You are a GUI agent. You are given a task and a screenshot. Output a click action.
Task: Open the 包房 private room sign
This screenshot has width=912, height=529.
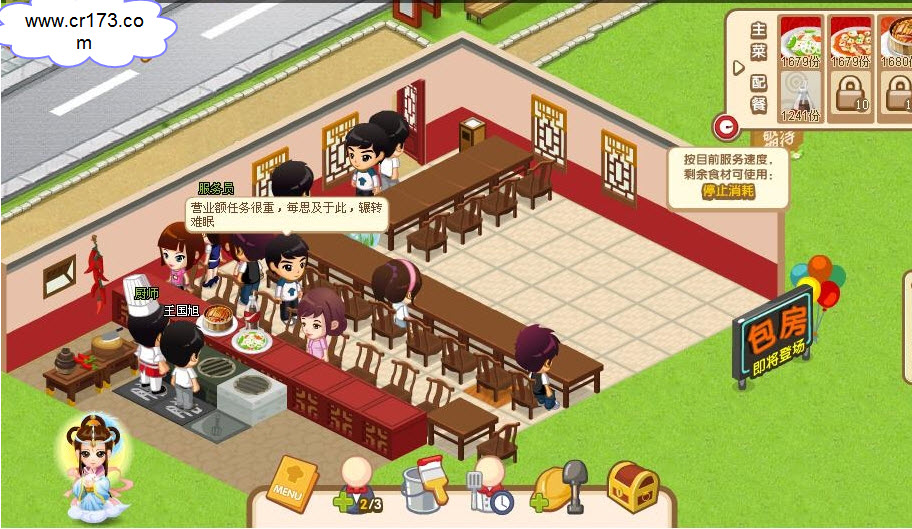pos(772,338)
